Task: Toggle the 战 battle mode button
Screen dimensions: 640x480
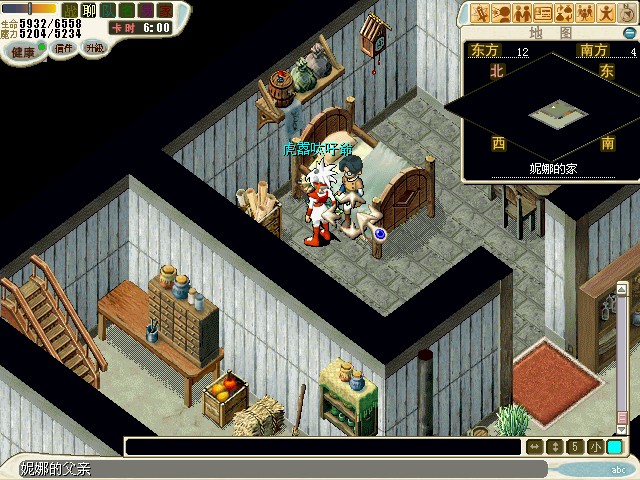Action: [x=70, y=10]
